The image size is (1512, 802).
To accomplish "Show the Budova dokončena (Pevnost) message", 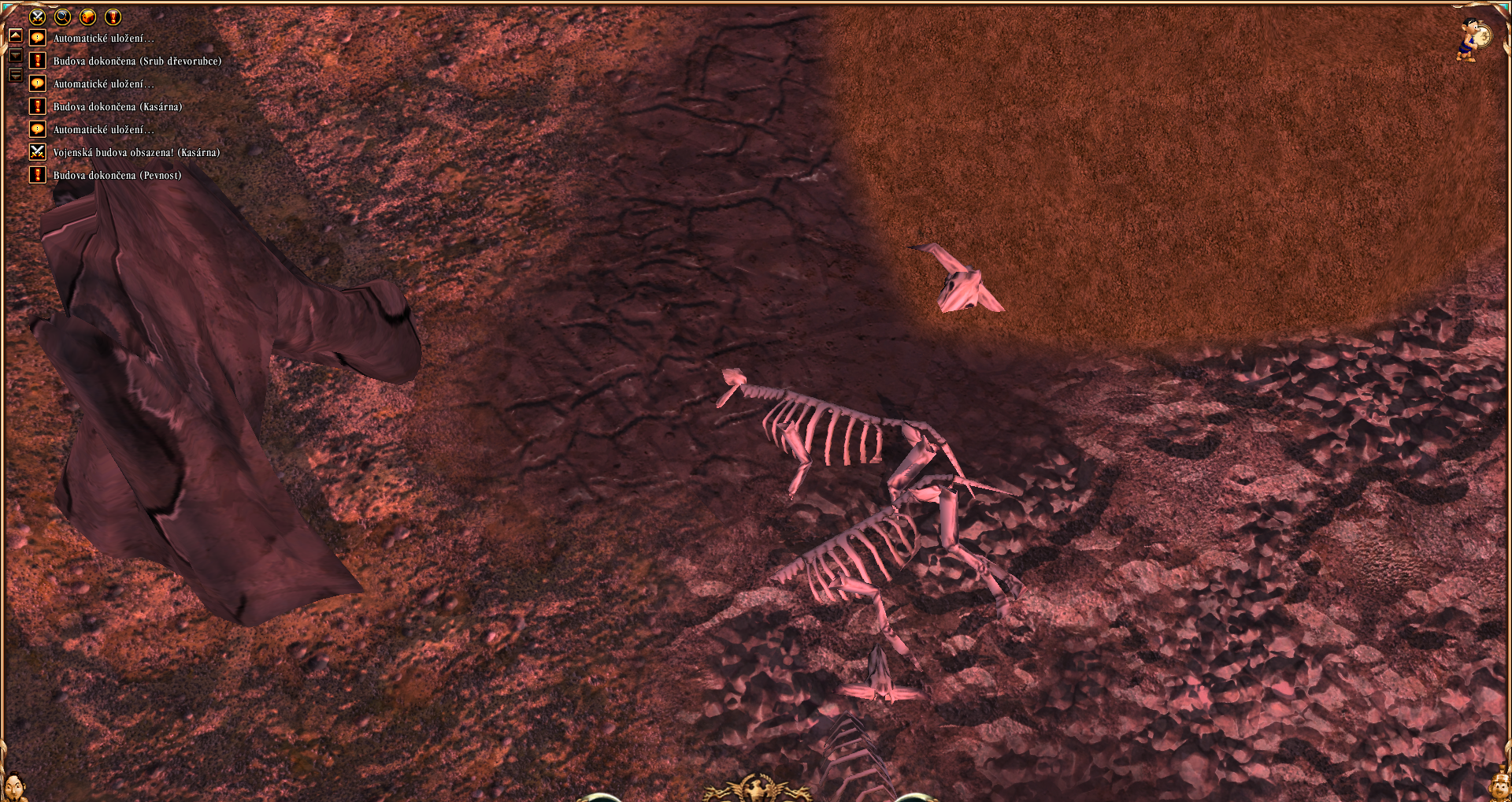I will 117,176.
